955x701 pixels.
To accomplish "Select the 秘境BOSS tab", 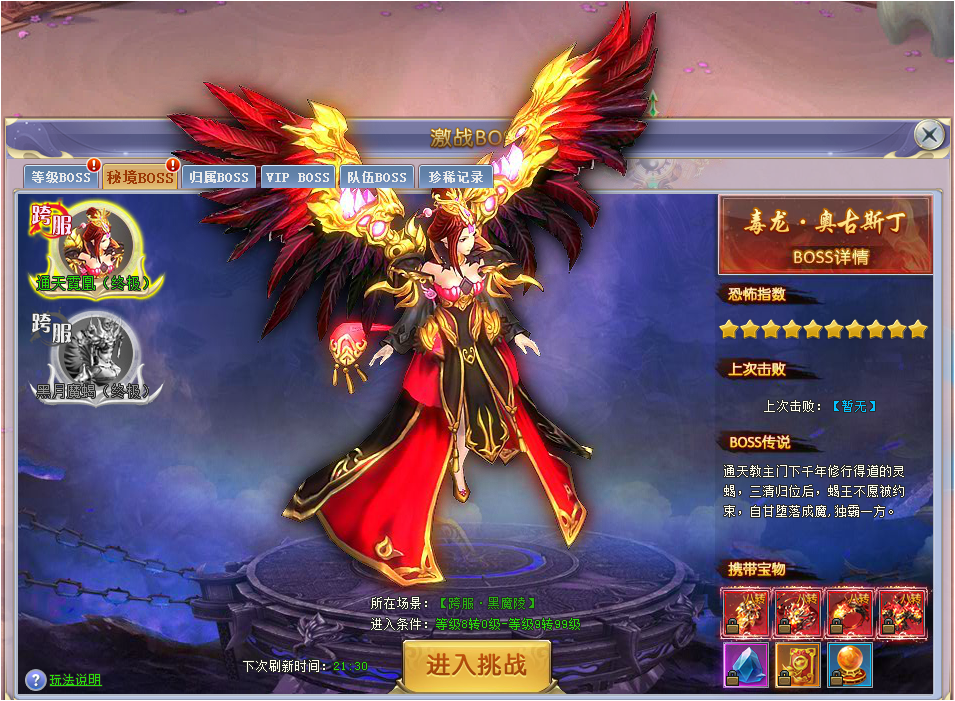I will point(140,178).
